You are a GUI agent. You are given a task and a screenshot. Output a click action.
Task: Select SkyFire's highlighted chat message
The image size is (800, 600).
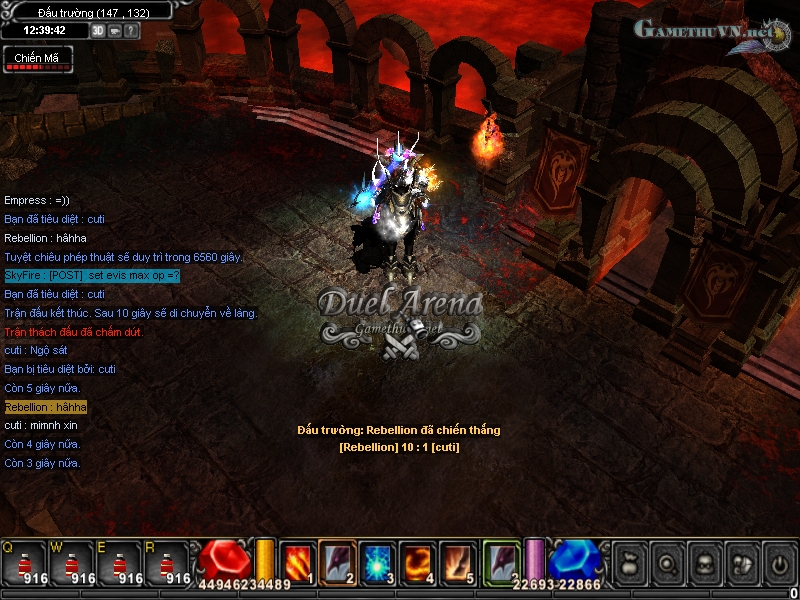[x=92, y=275]
